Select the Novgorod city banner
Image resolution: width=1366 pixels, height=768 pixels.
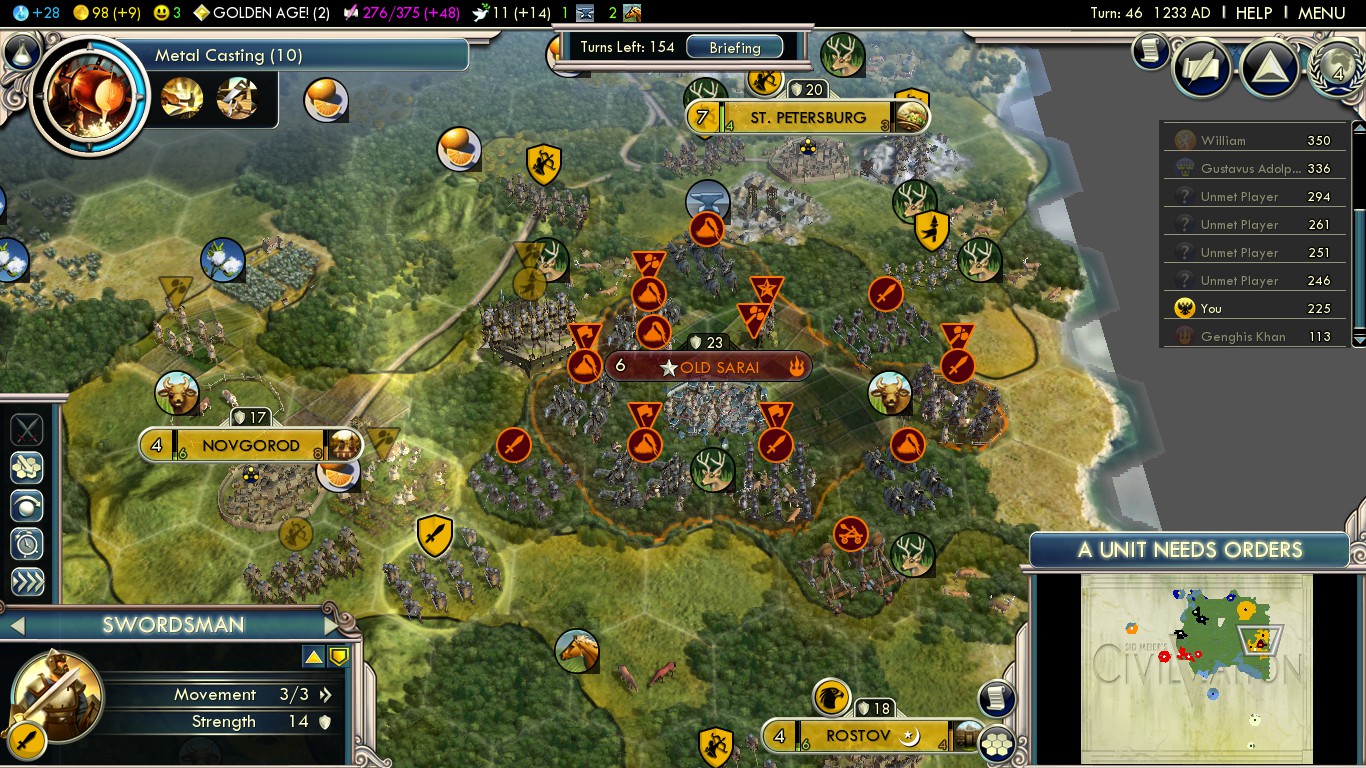coord(250,445)
